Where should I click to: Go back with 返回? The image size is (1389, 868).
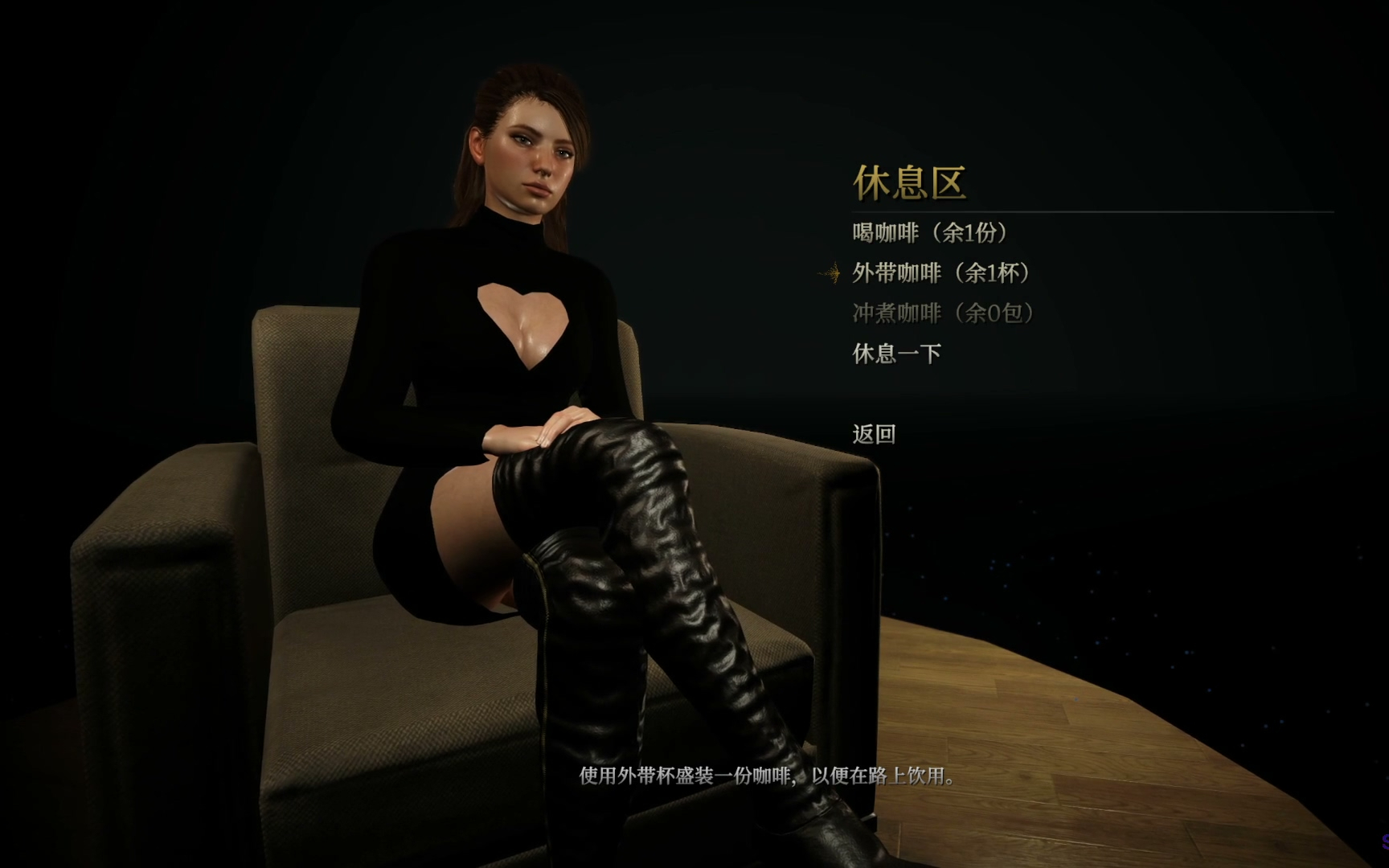(x=874, y=435)
